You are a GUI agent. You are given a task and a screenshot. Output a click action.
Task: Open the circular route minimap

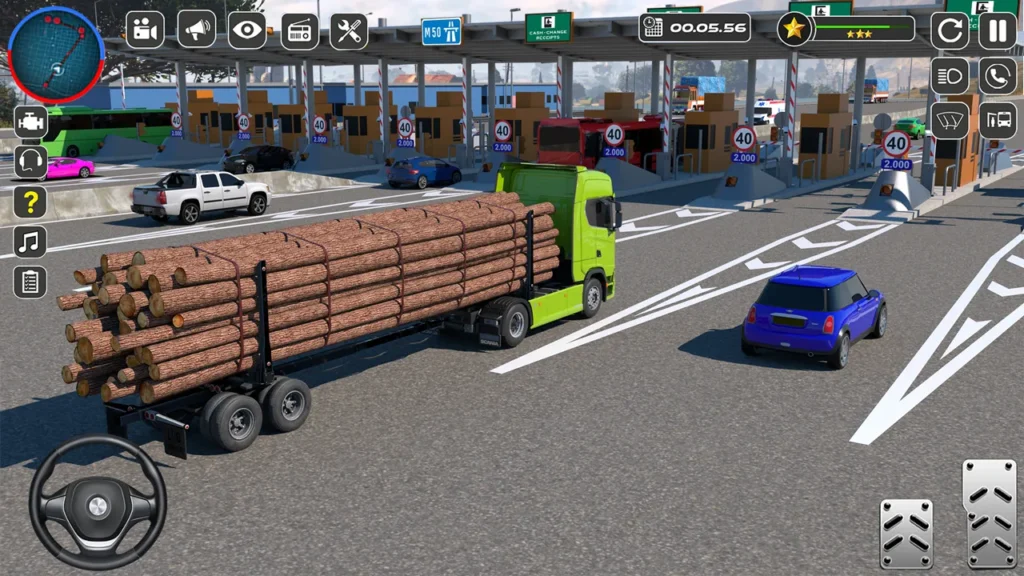pos(56,54)
